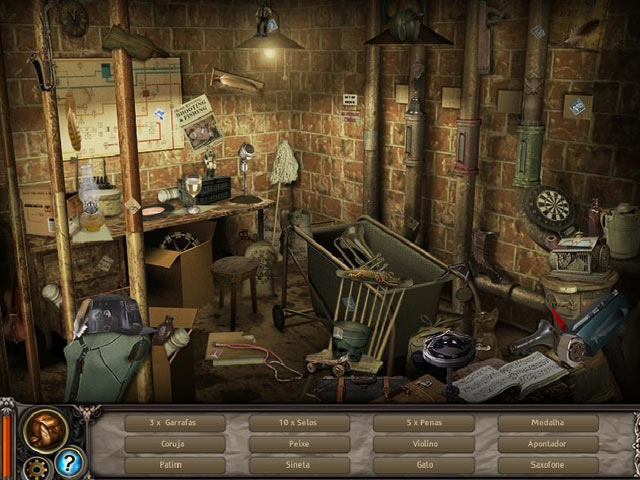
Task: Click the '5 x Penas' list entry
Action: 423,423
